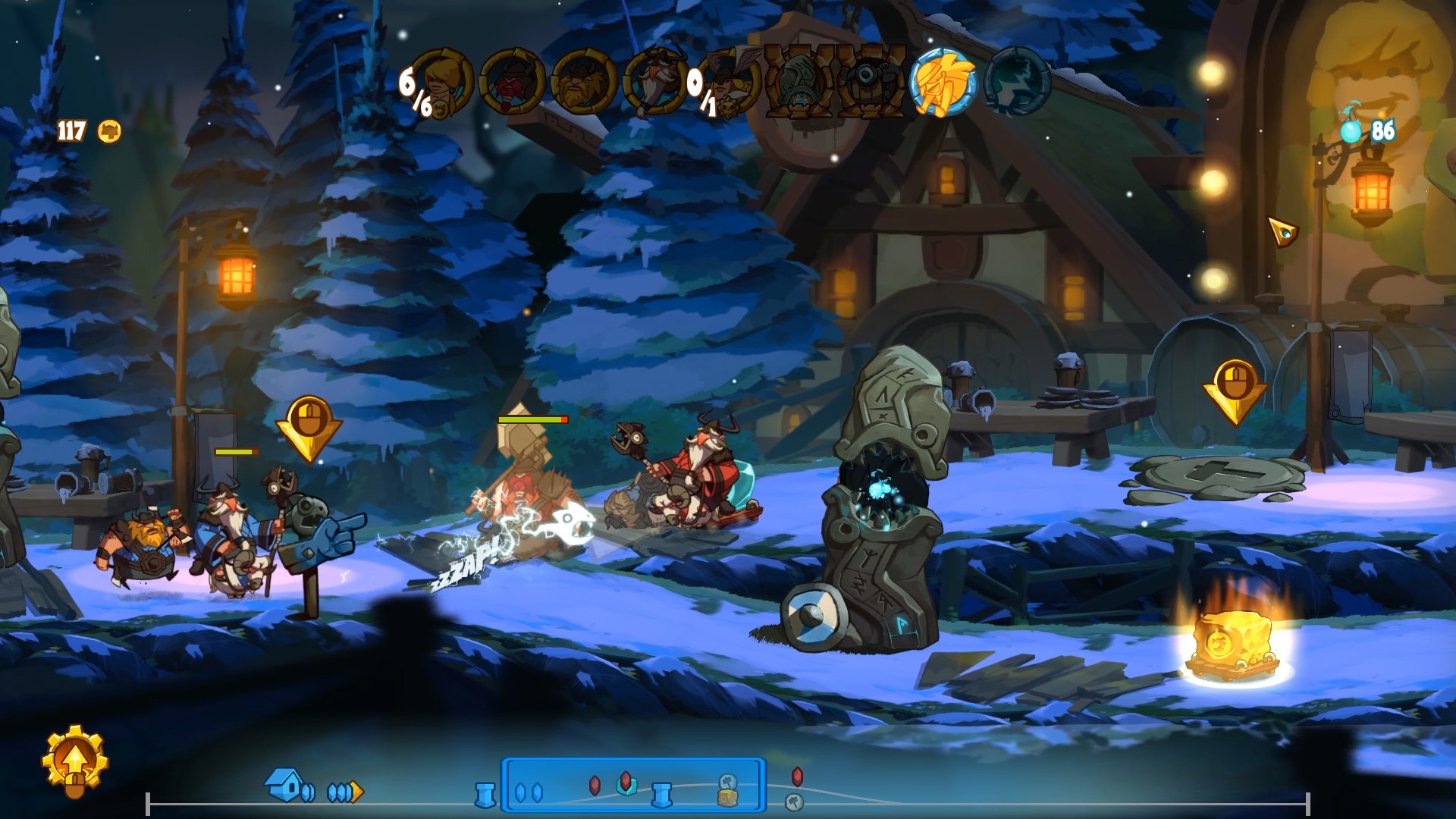Select the blue pillar checkpoint inside the timeline frame
Screen dimensions: 1456x819
tap(663, 793)
